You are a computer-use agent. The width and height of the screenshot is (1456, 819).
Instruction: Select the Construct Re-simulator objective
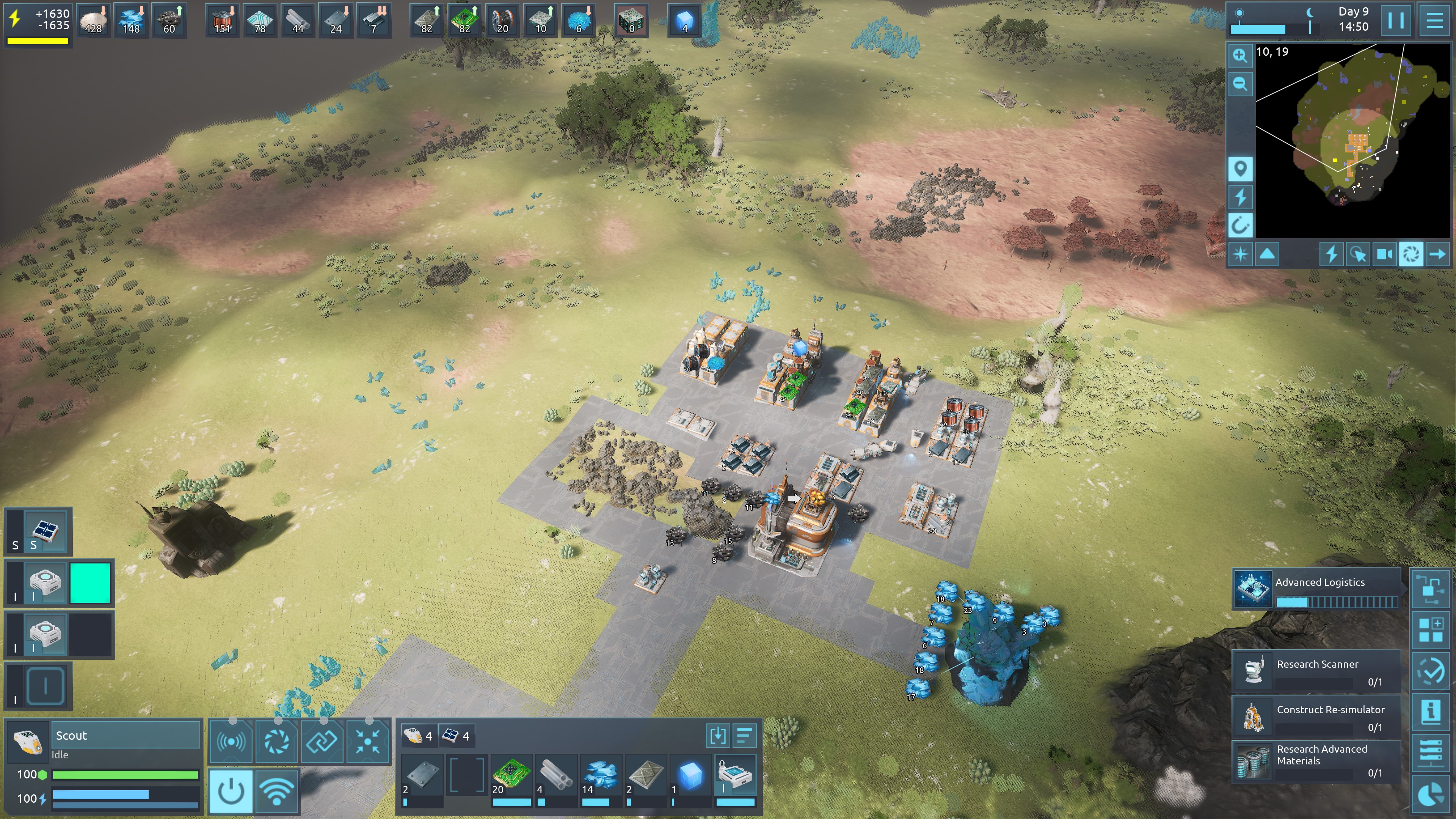click(x=1317, y=717)
